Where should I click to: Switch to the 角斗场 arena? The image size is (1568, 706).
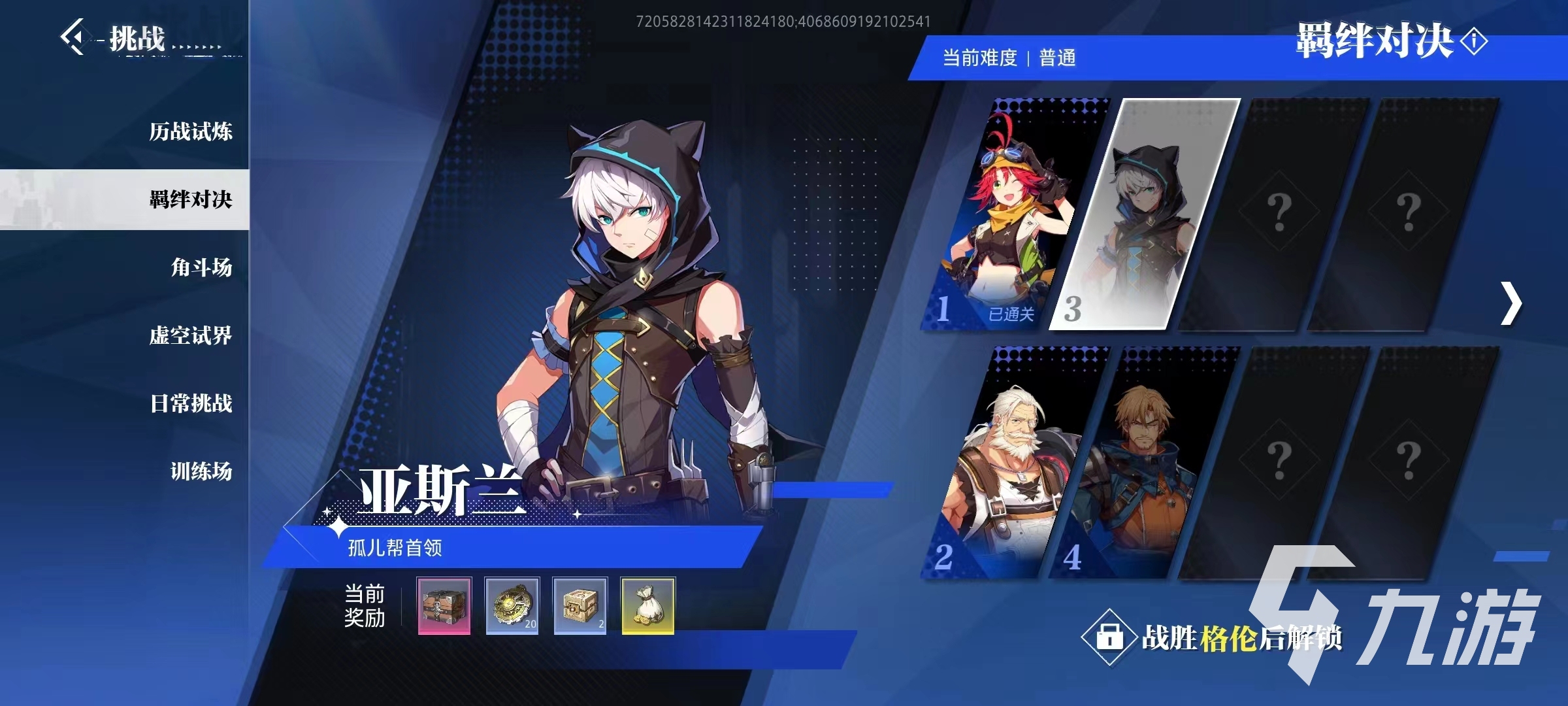[x=201, y=267]
